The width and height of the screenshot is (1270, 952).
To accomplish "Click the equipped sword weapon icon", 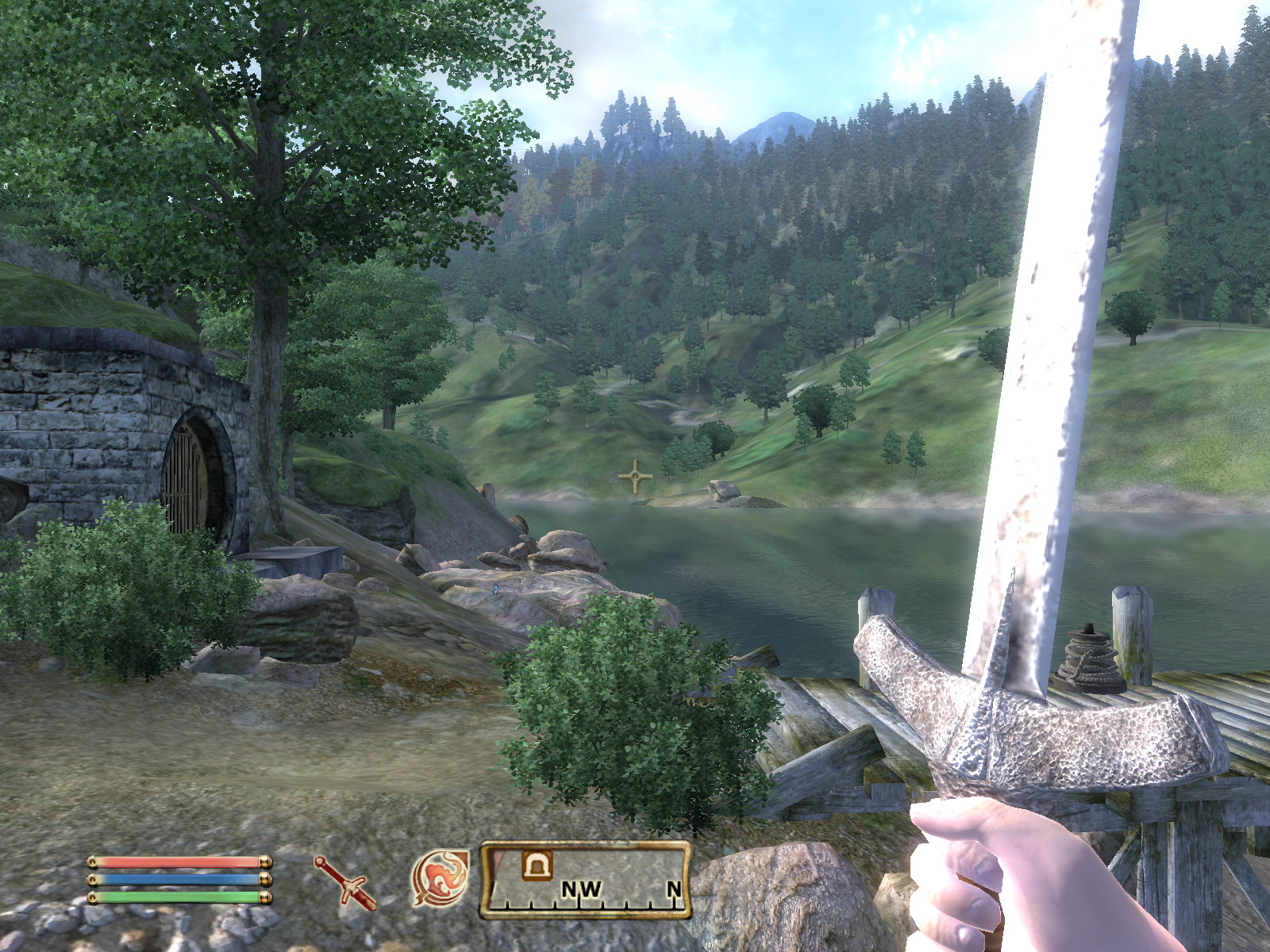I will (x=344, y=881).
